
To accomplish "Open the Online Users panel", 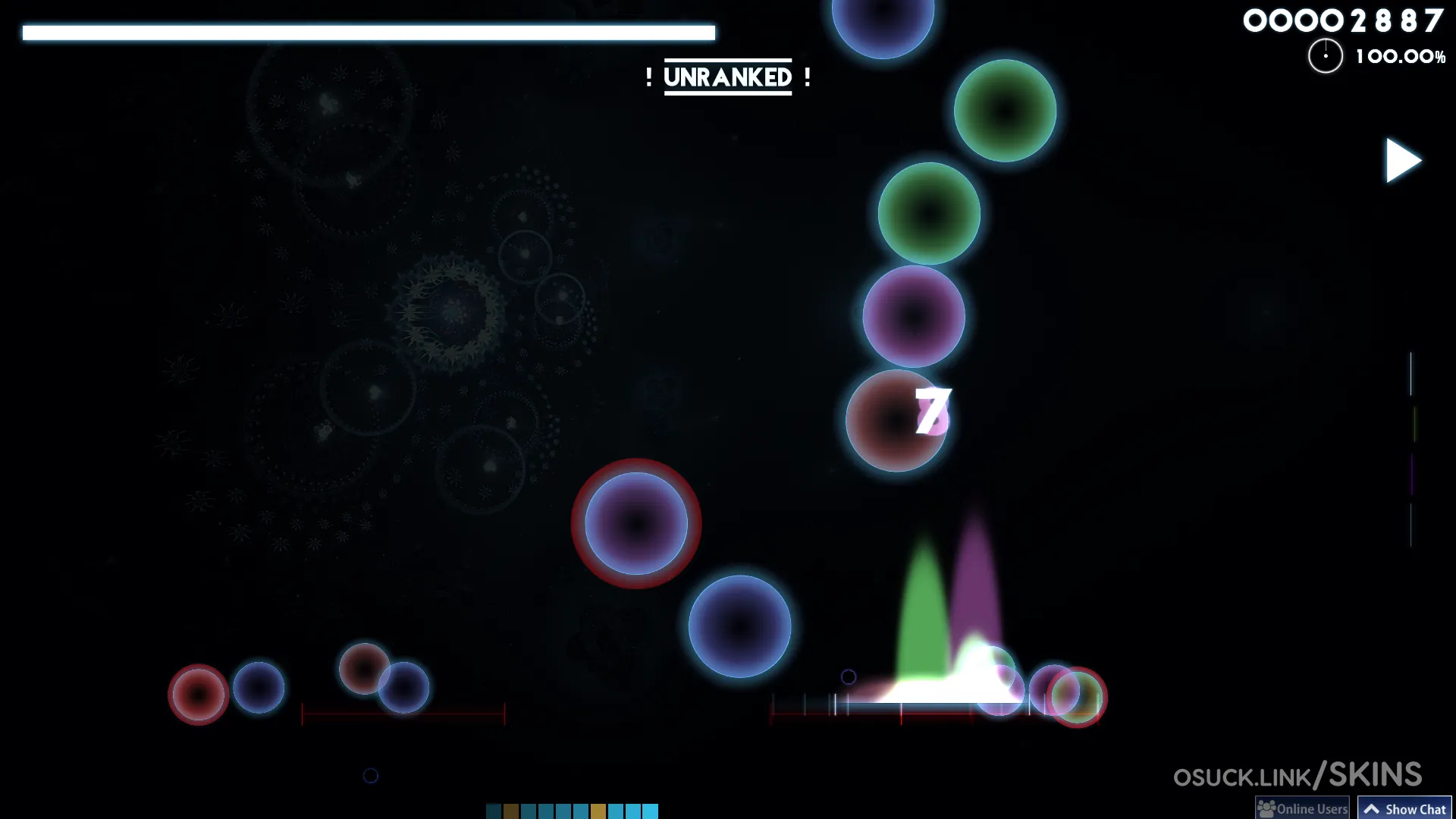I will [1303, 808].
